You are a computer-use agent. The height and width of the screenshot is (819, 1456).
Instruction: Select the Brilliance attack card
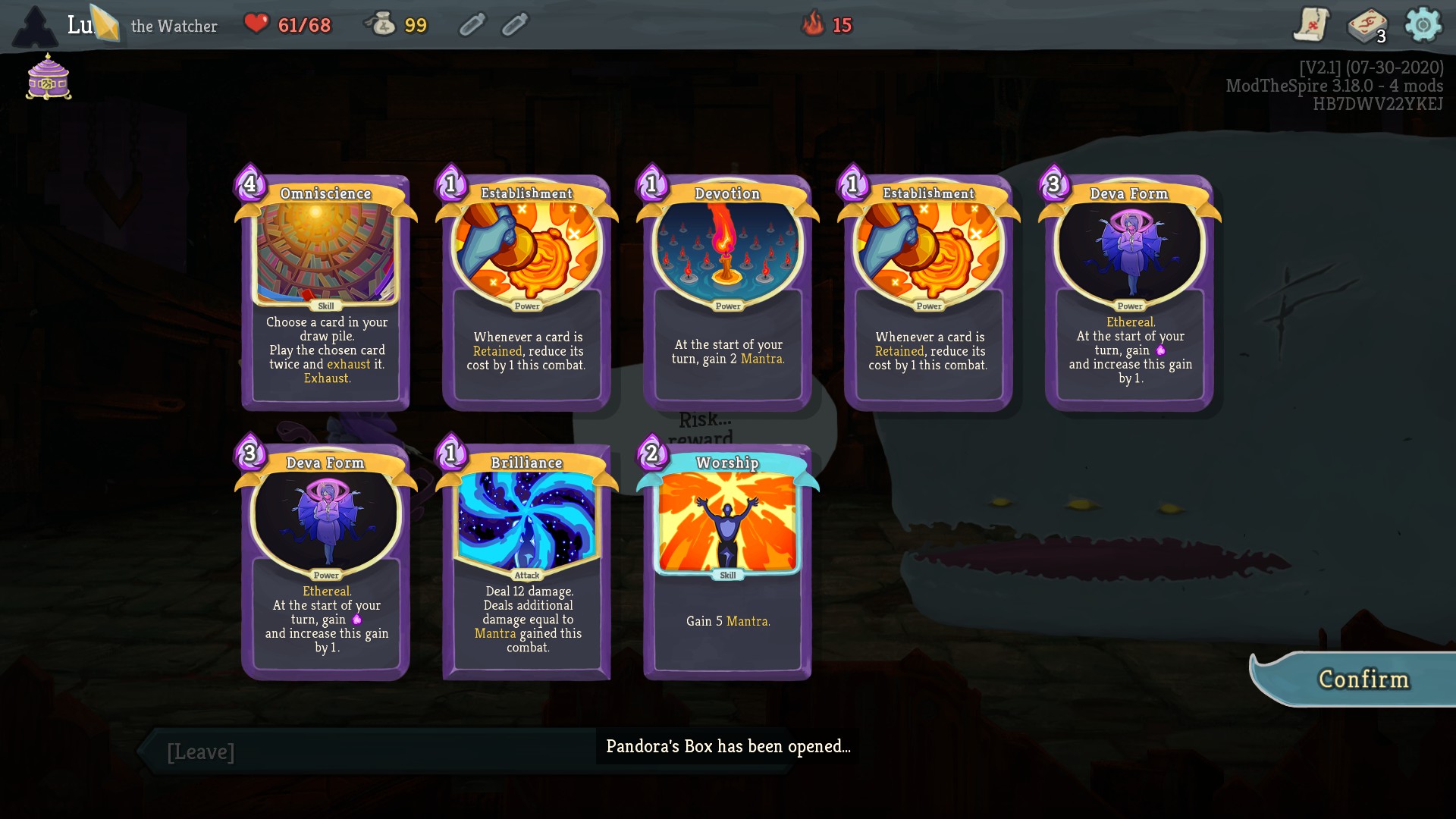point(526,561)
